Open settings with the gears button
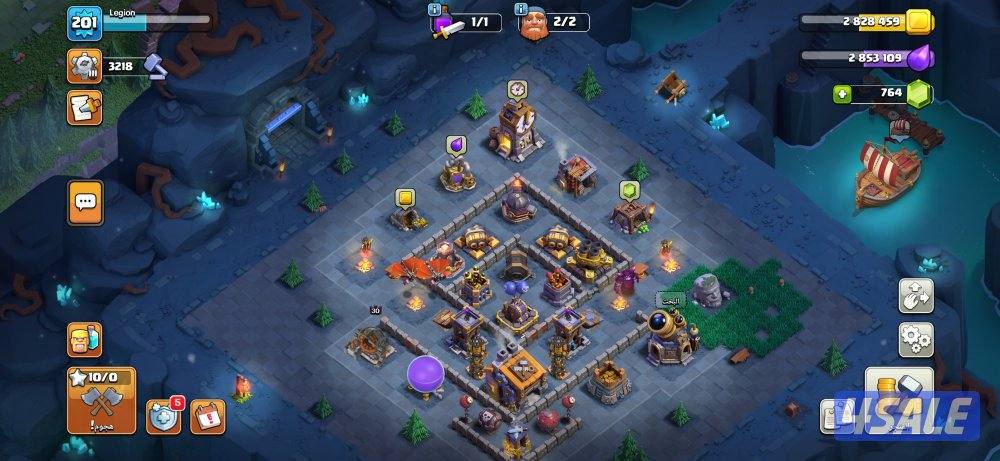Viewport: 1000px width, 461px height. pos(915,339)
